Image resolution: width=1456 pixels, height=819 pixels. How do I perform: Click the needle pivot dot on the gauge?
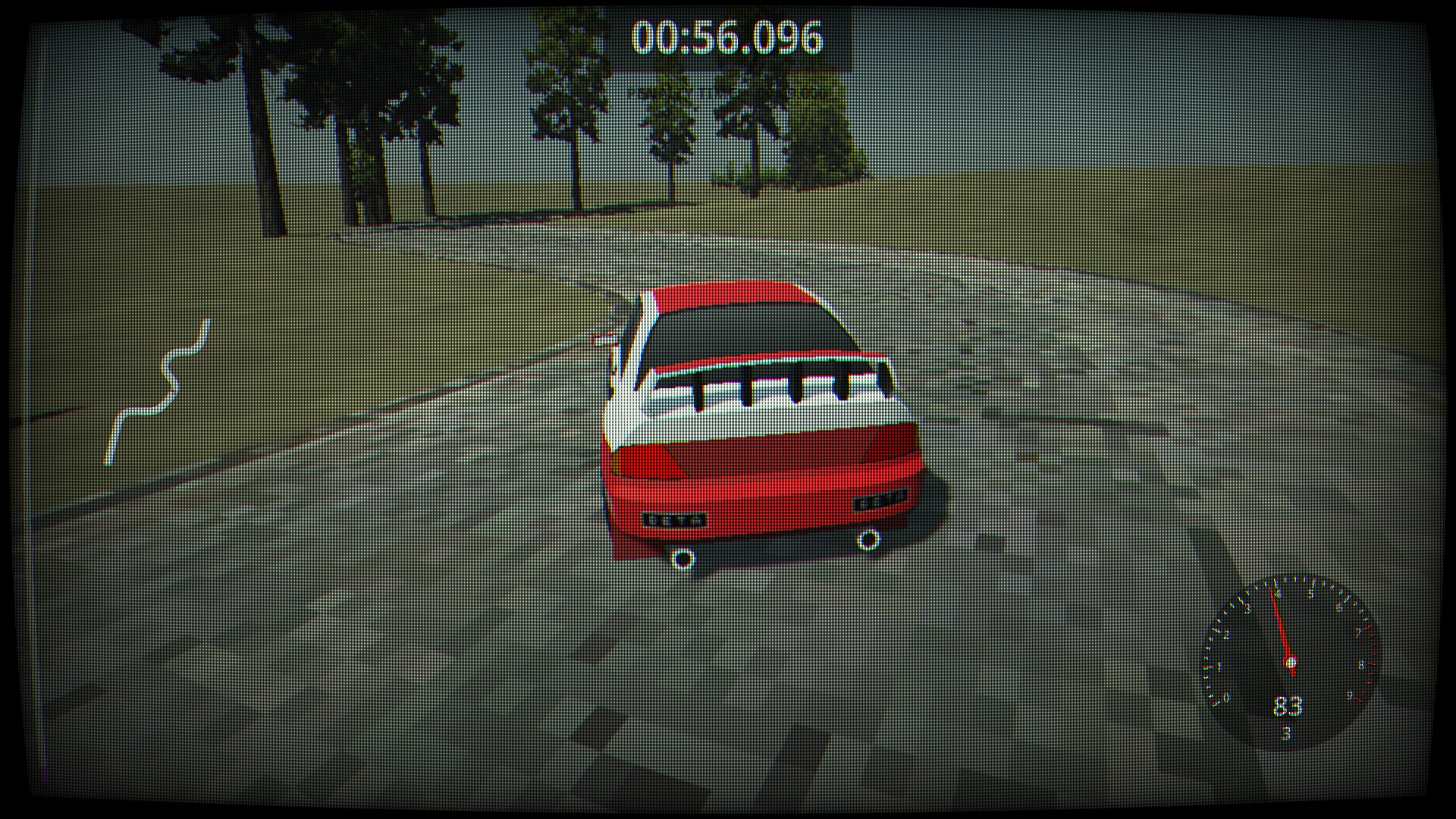pyautogui.click(x=1291, y=661)
